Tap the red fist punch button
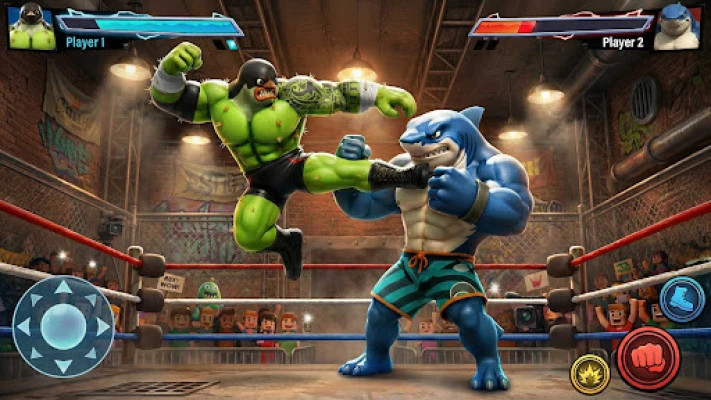 [x=647, y=358]
